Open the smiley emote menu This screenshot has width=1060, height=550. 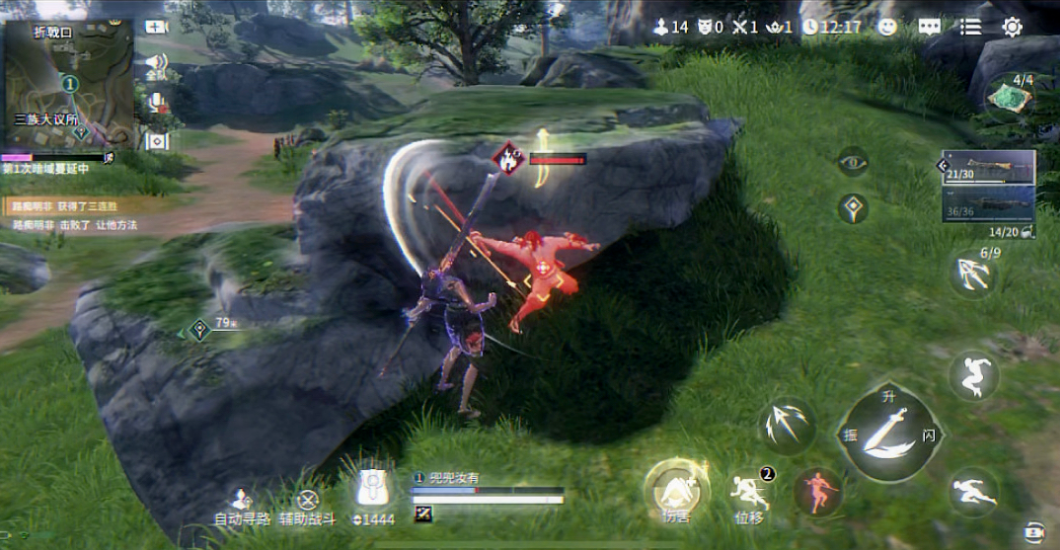pyautogui.click(x=888, y=27)
